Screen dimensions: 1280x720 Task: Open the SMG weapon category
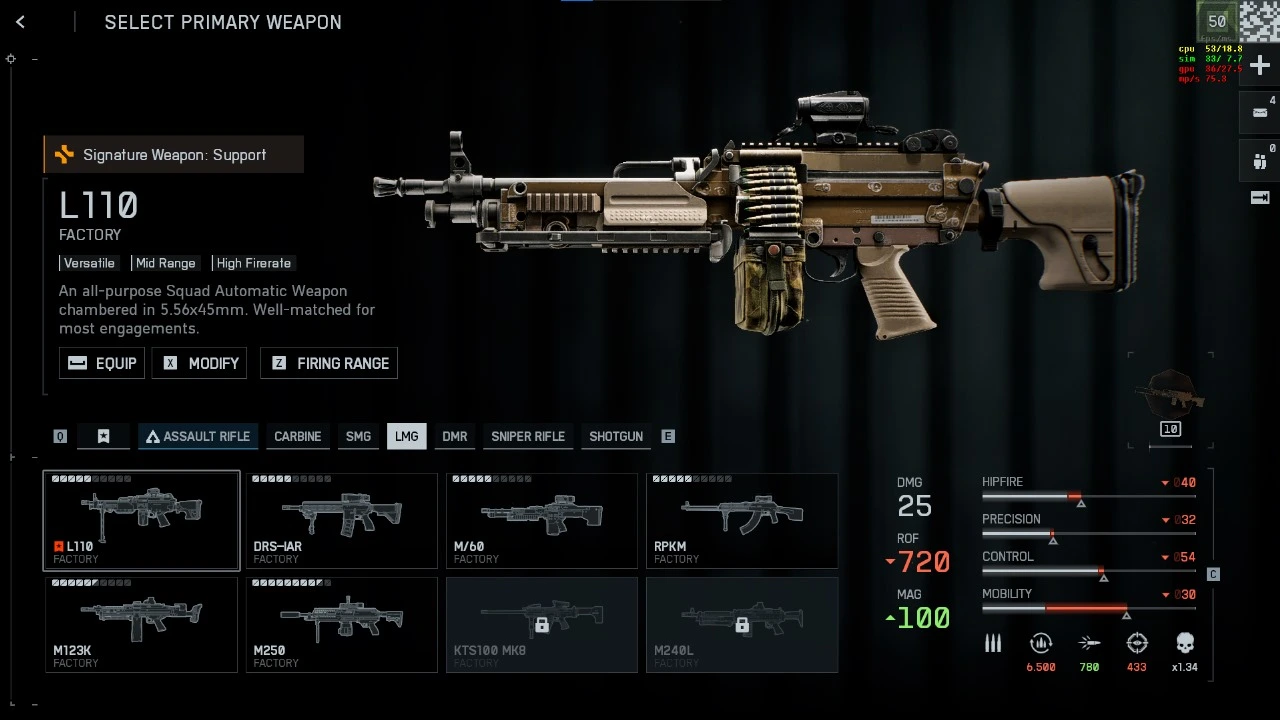tap(358, 436)
